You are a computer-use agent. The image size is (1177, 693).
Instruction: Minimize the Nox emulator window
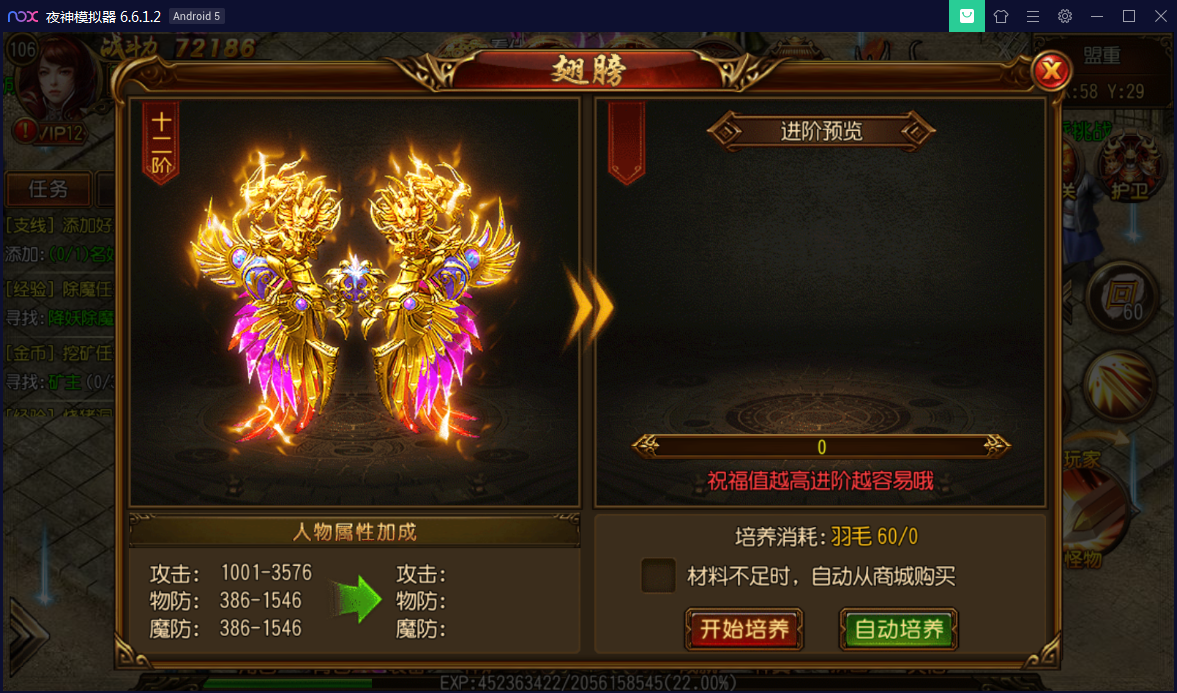click(x=1097, y=16)
